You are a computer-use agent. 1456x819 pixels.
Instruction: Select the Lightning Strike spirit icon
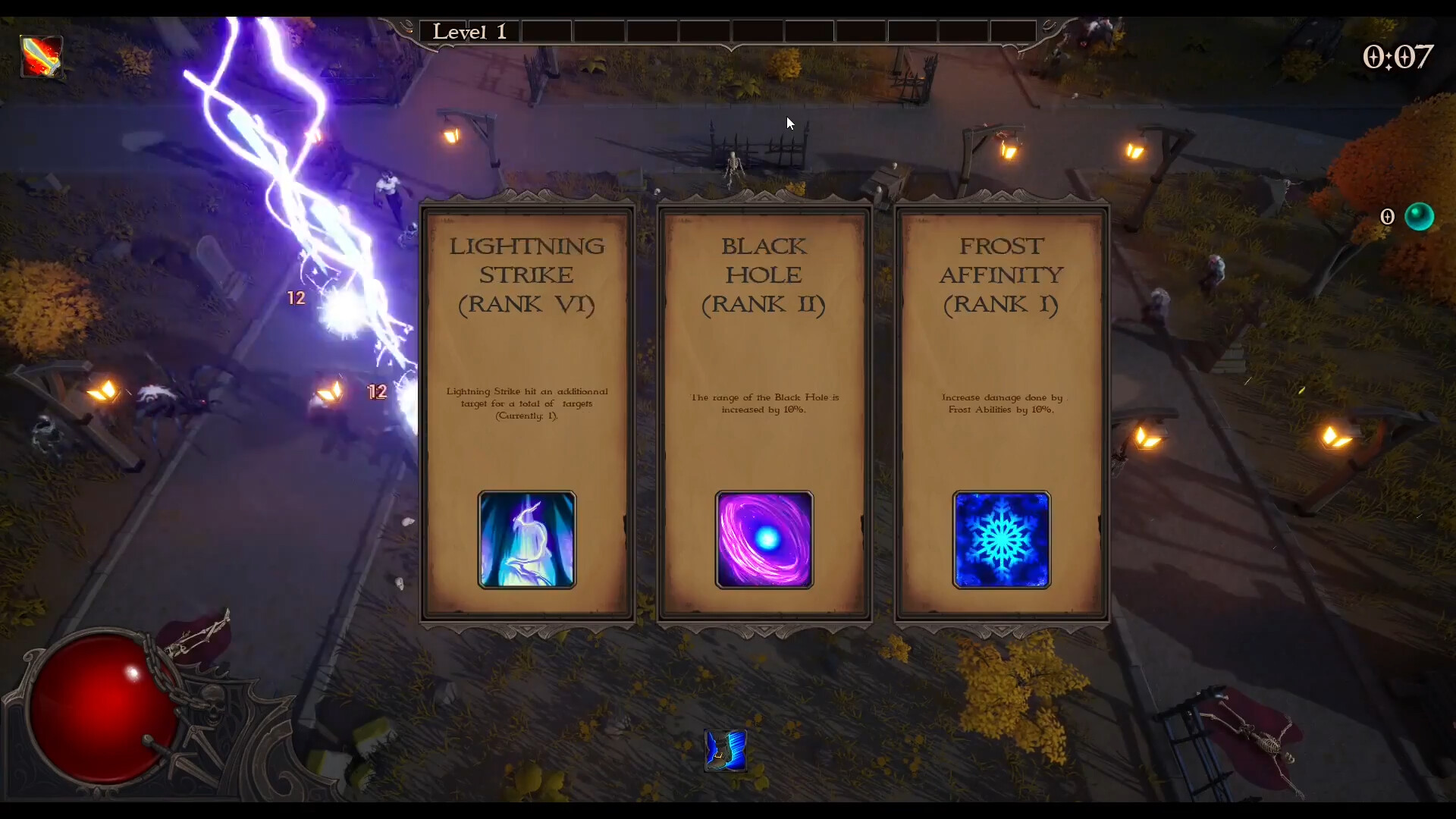point(526,540)
